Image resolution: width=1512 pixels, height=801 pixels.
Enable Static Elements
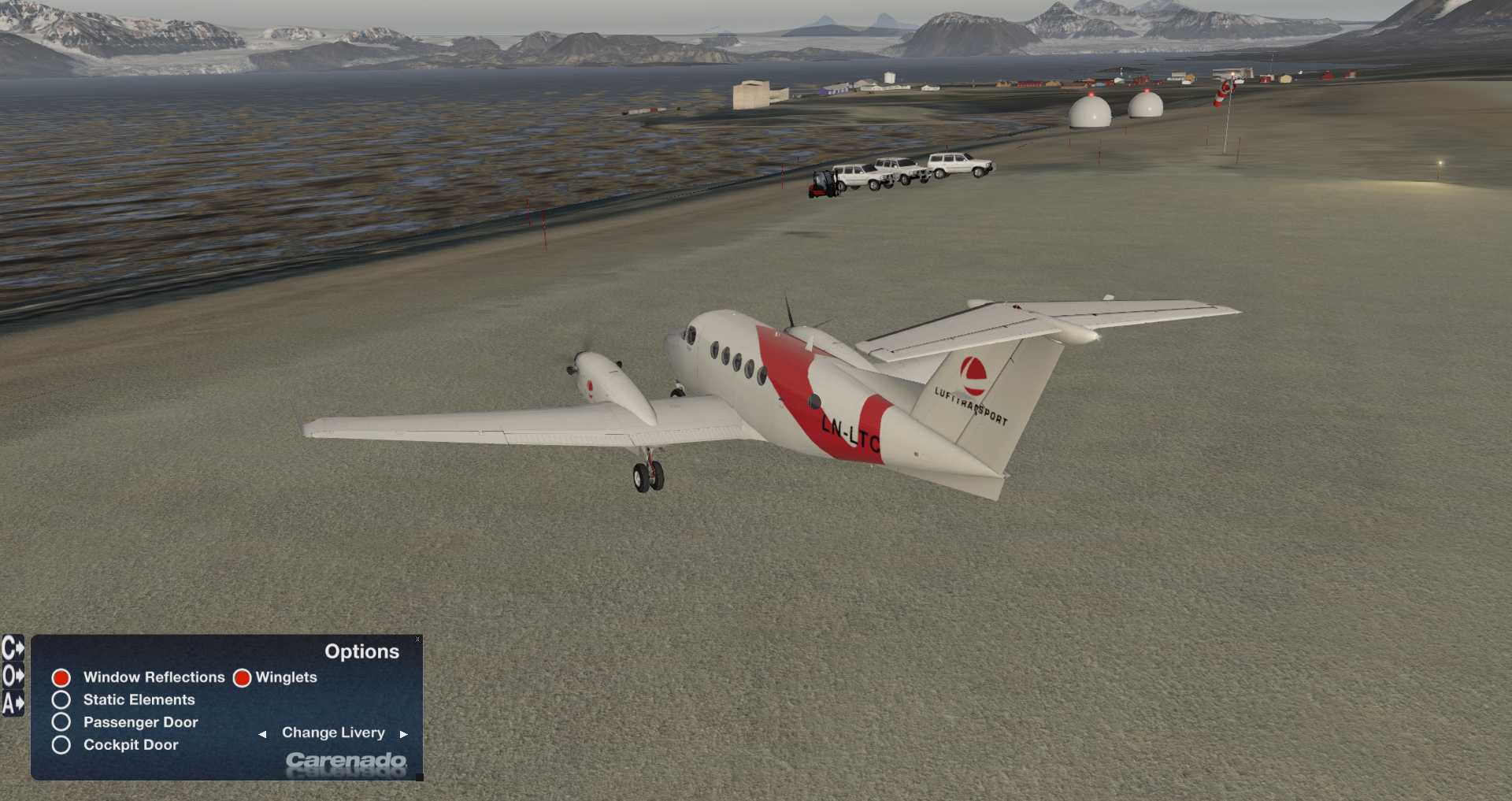coord(61,699)
